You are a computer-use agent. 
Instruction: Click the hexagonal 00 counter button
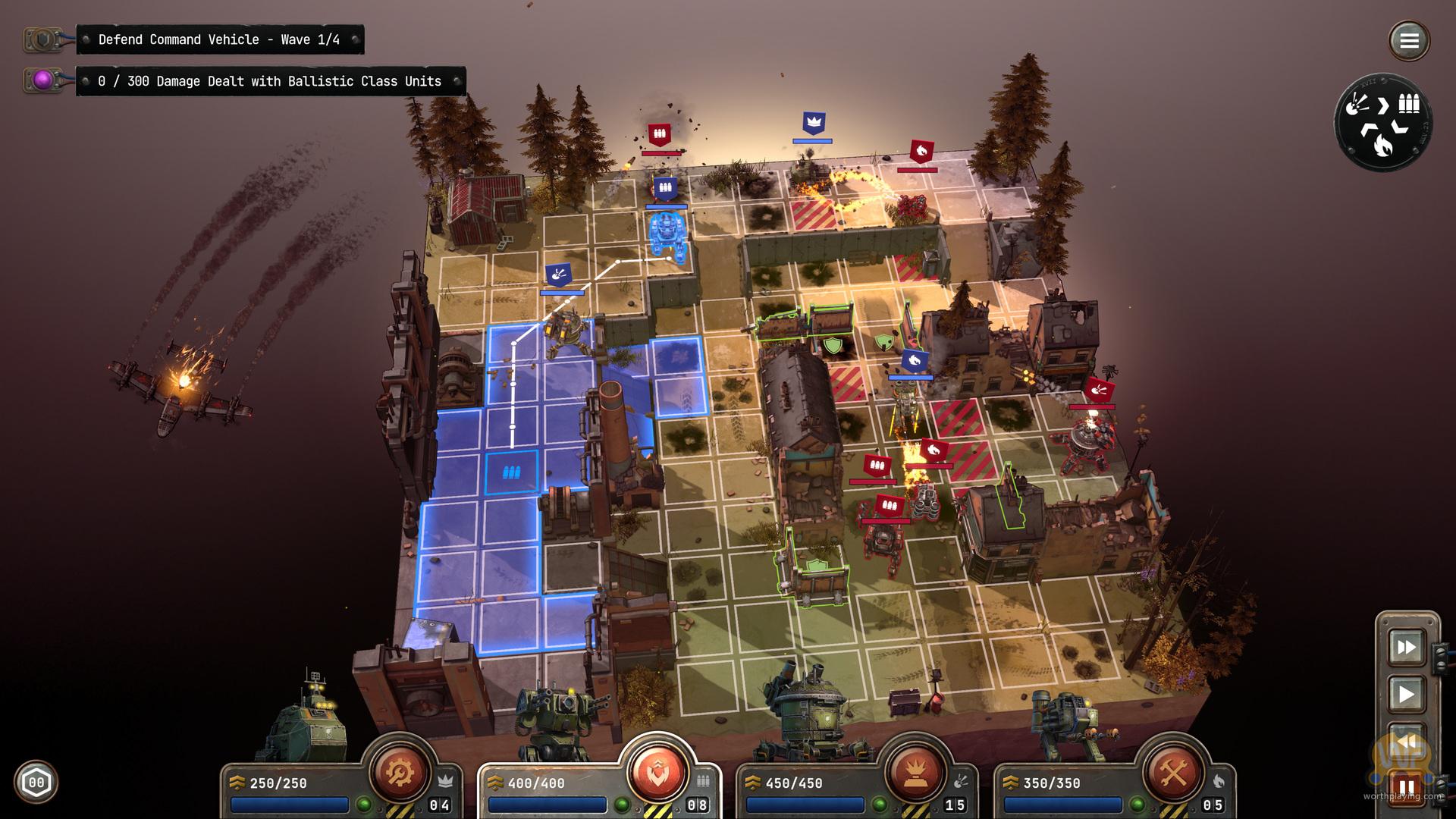tap(36, 782)
